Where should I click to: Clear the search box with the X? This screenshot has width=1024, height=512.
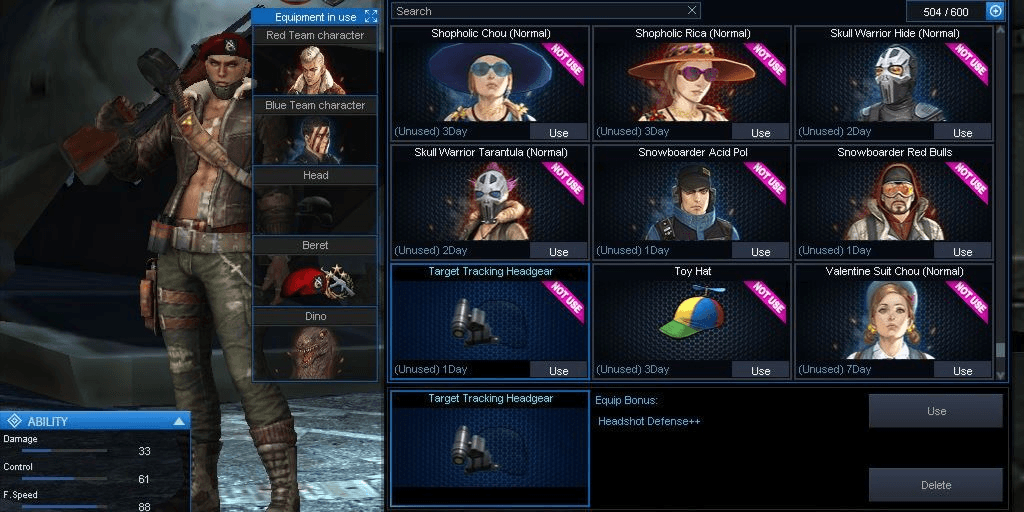coord(692,11)
